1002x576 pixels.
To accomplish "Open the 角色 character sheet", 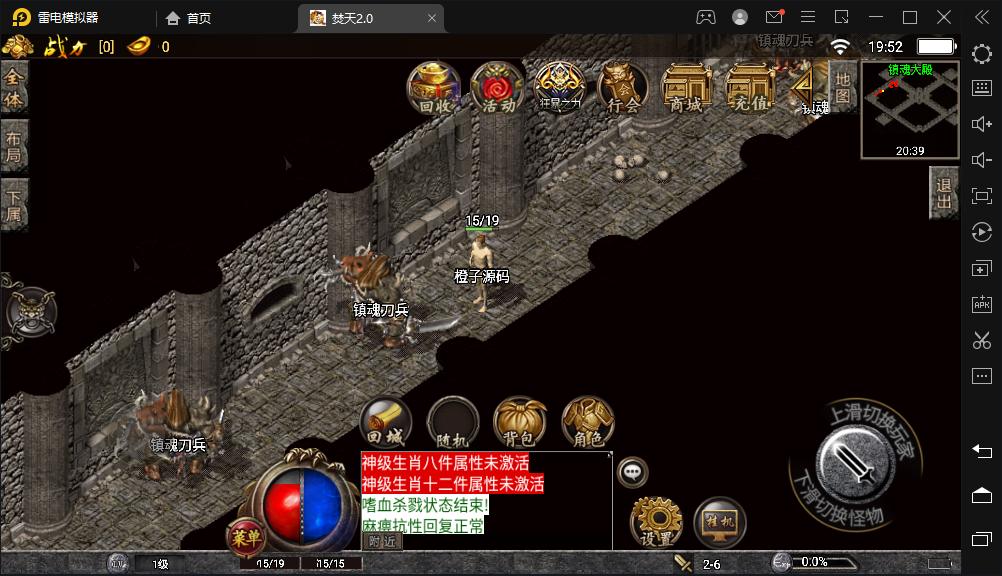I will tap(587, 422).
